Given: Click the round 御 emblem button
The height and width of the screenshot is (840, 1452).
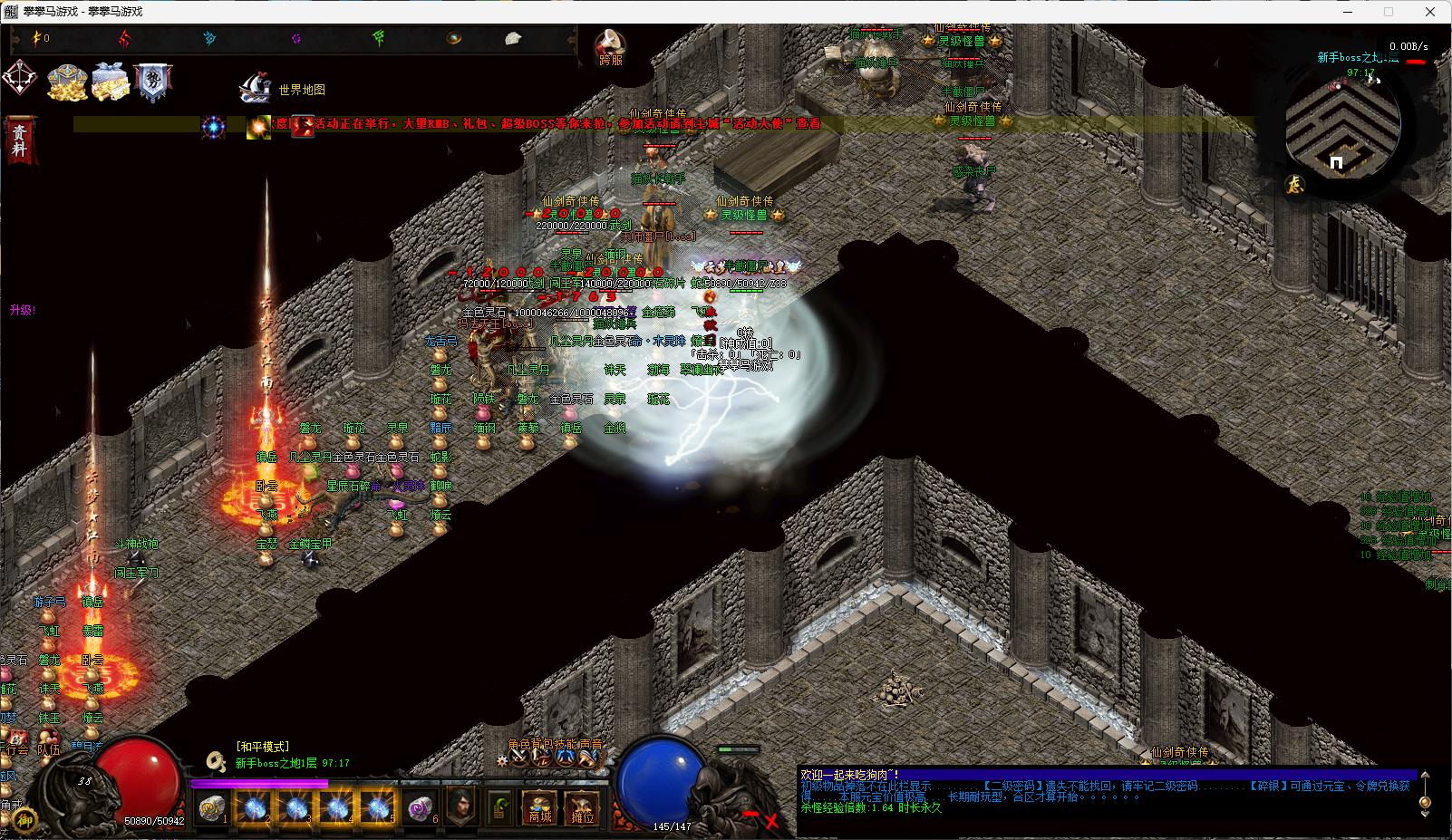Looking at the screenshot, I should point(24,819).
